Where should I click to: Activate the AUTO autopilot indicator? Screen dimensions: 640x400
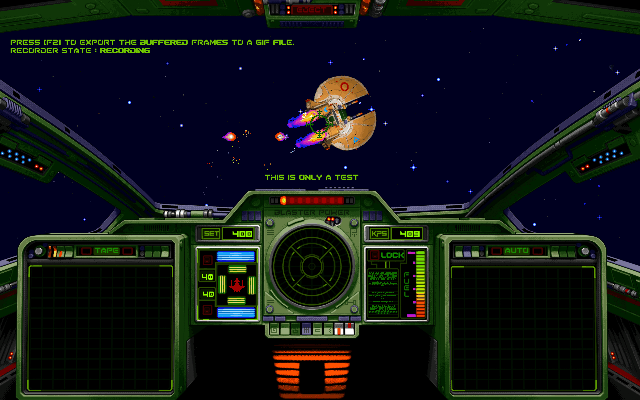tap(516, 250)
